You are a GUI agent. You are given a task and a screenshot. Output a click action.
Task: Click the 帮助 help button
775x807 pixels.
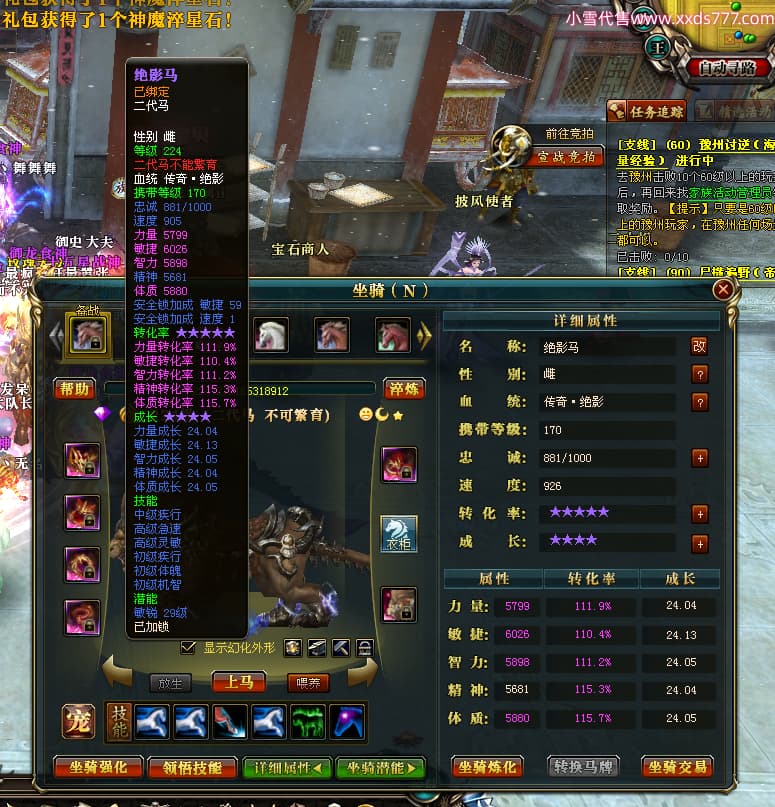coord(75,389)
